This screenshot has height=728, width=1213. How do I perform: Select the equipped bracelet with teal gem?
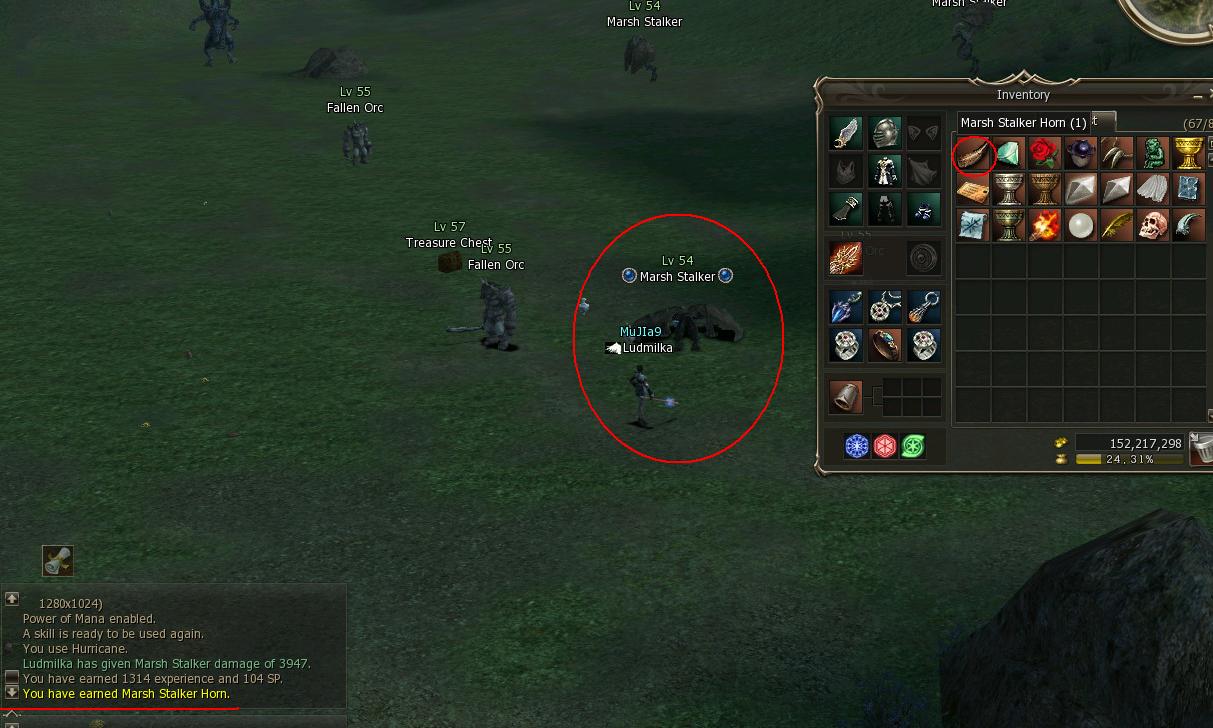pos(884,345)
